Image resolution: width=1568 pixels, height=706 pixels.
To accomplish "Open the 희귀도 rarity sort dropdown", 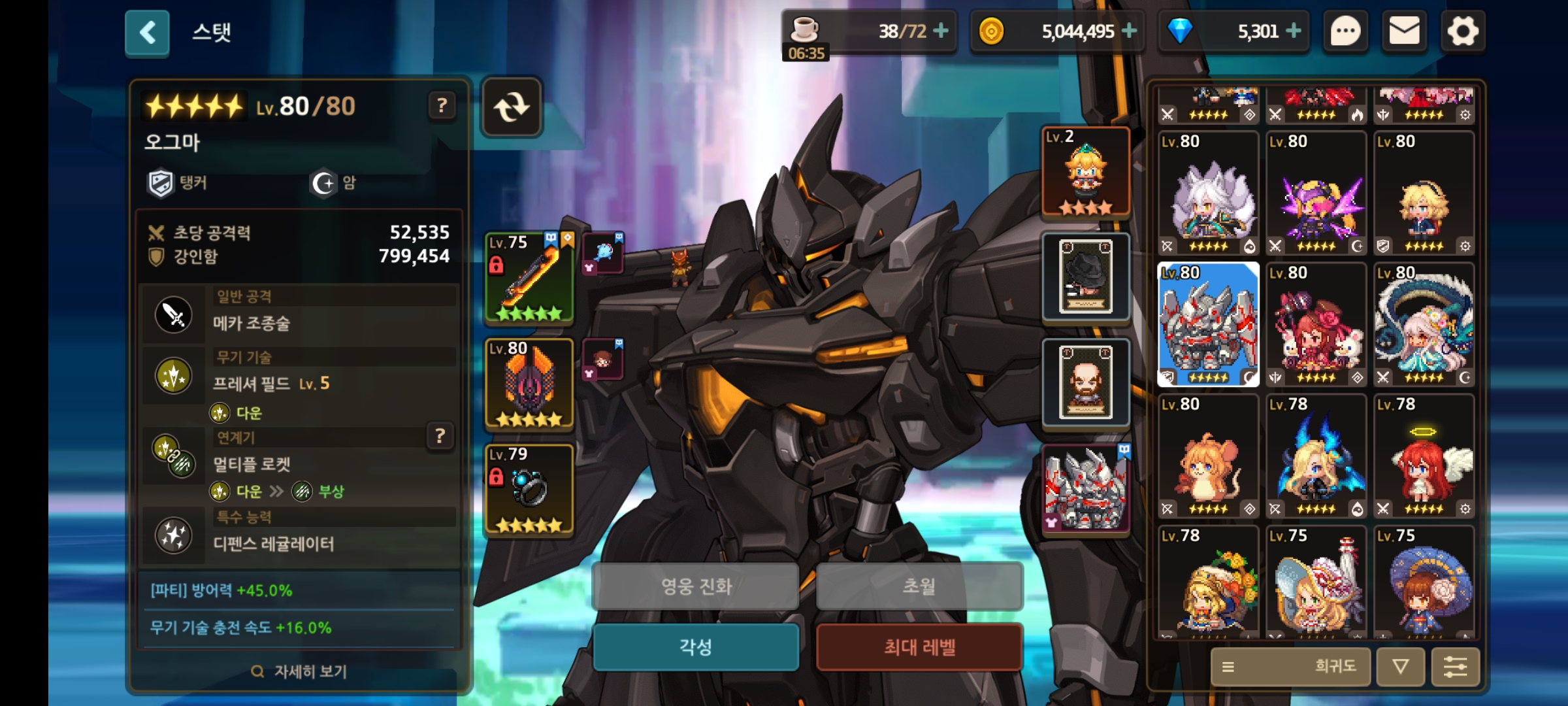I will 1290,667.
